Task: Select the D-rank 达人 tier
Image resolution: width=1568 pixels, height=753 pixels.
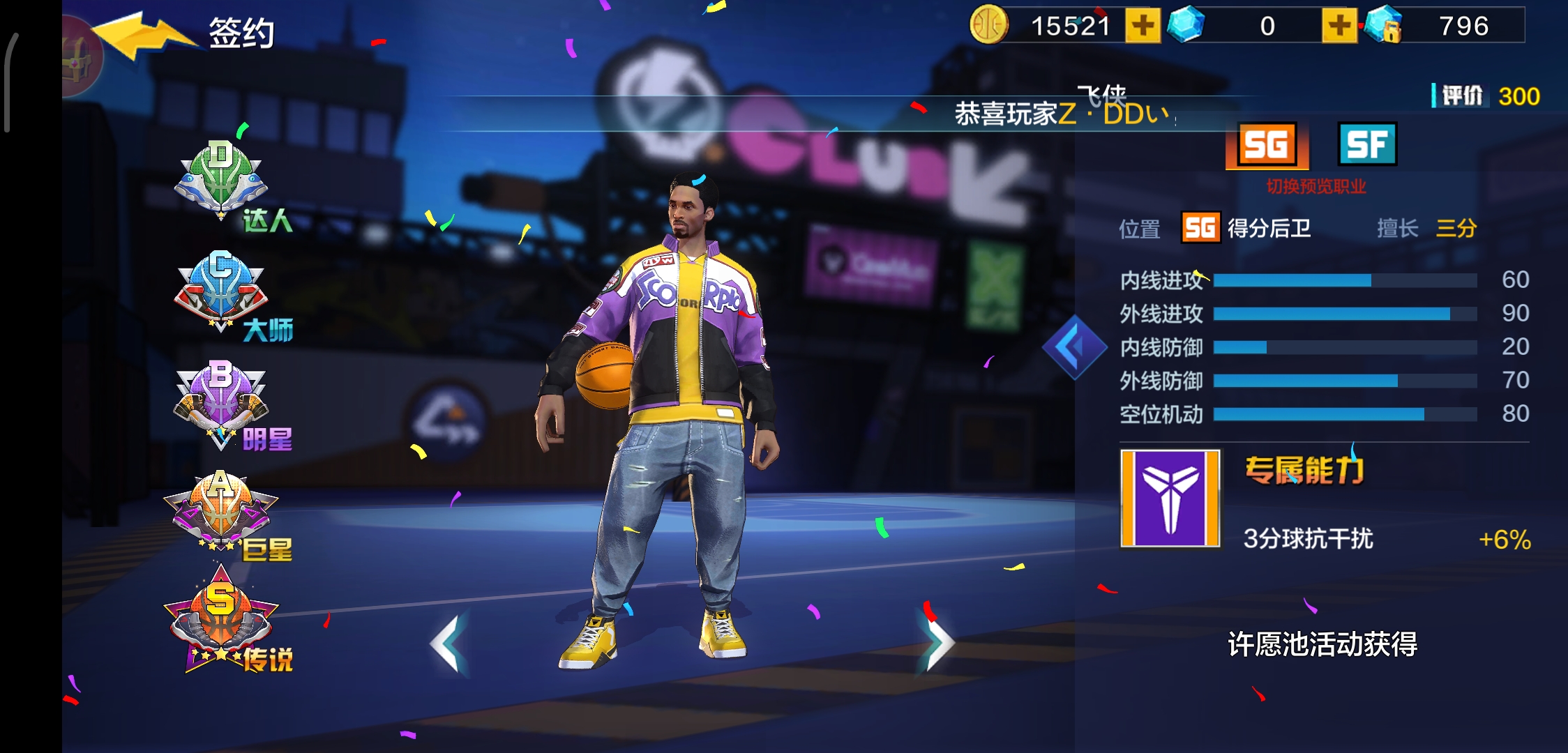Action: (222, 181)
